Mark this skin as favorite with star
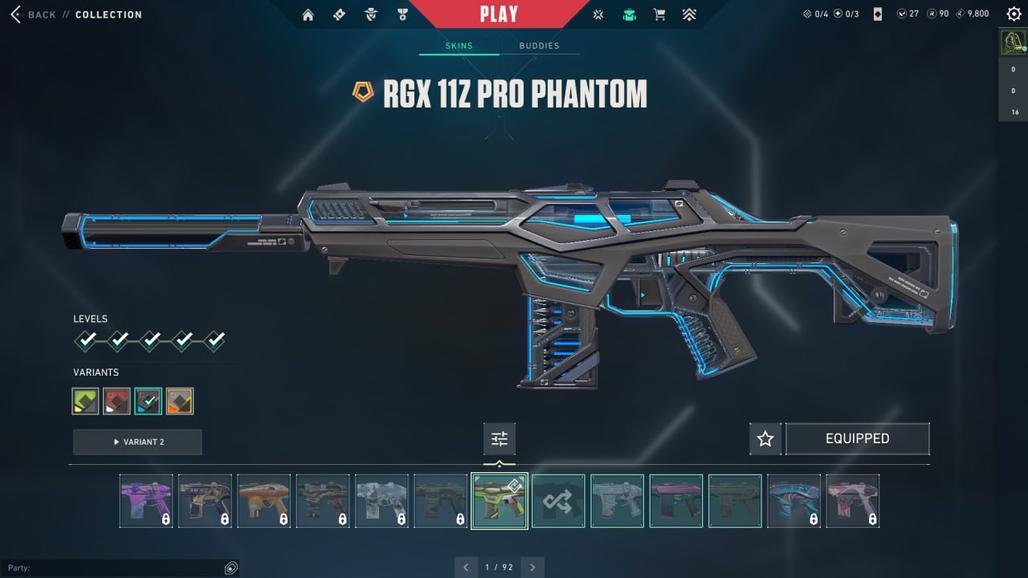 click(x=765, y=438)
